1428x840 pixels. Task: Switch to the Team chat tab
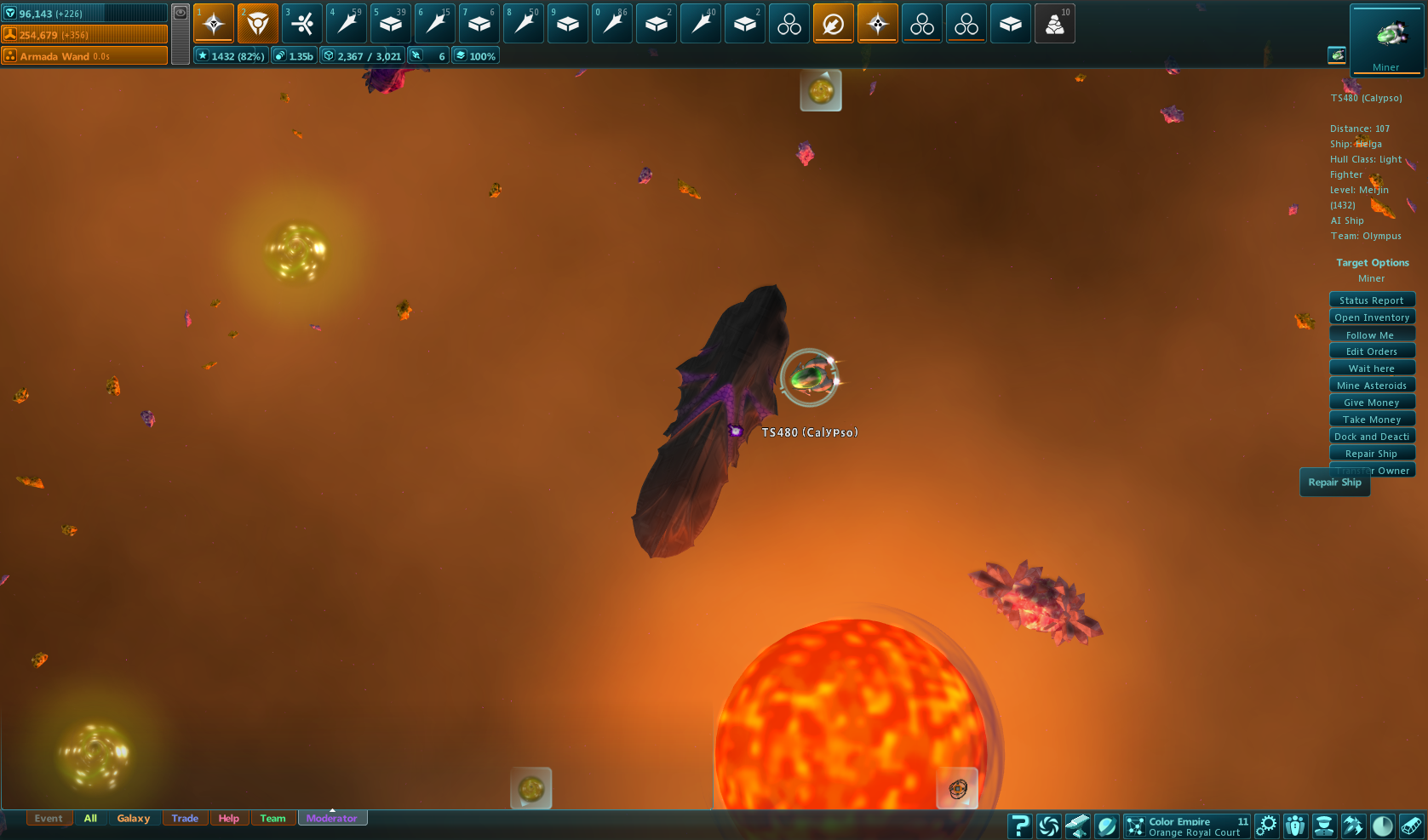pos(272,819)
